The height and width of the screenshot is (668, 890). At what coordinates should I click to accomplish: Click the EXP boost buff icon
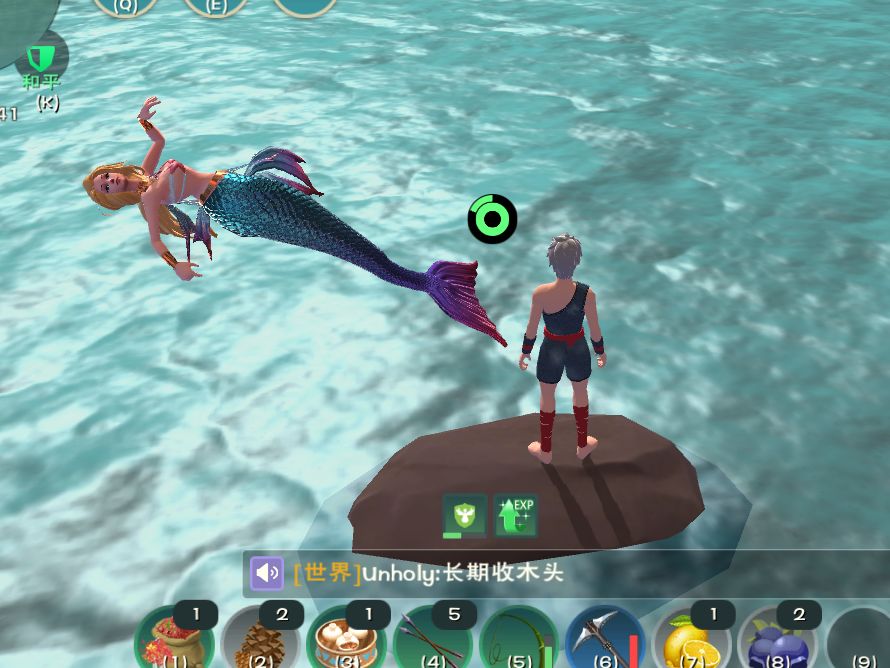(516, 515)
